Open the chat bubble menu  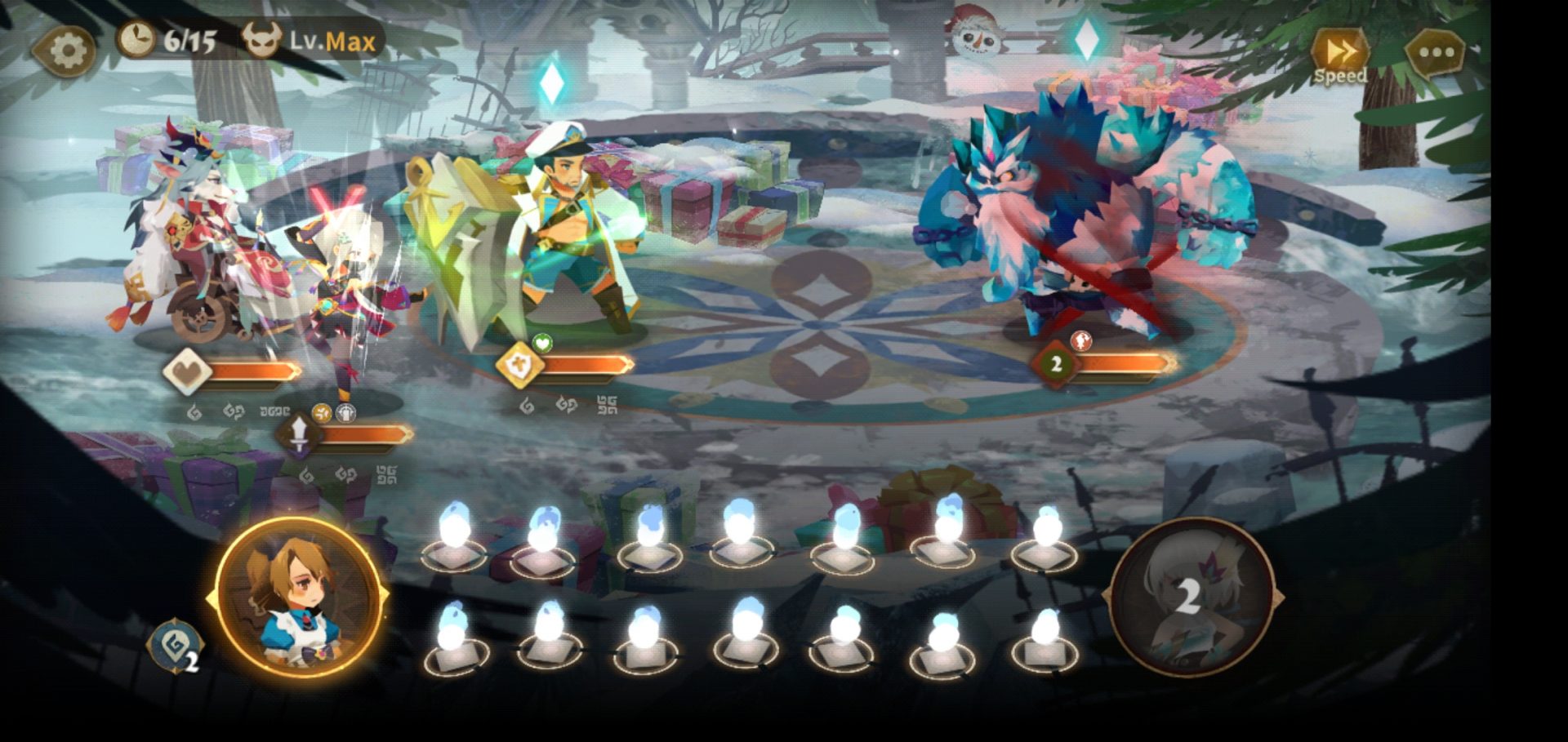(x=1435, y=54)
